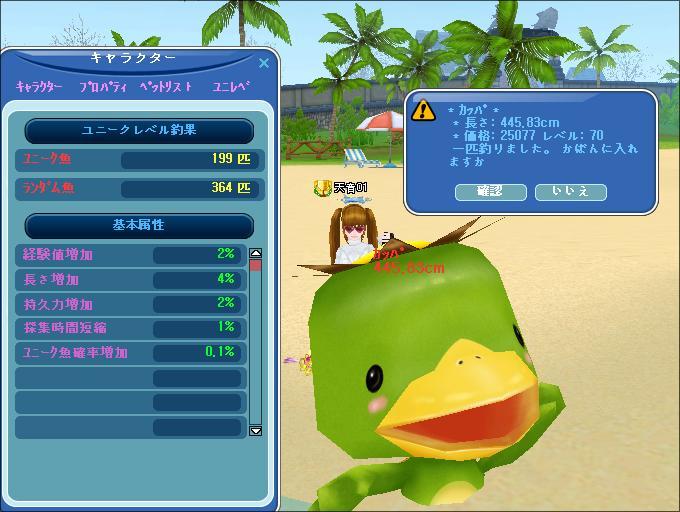Select the ユニーク魚確率増加 attribute row

click(130, 352)
